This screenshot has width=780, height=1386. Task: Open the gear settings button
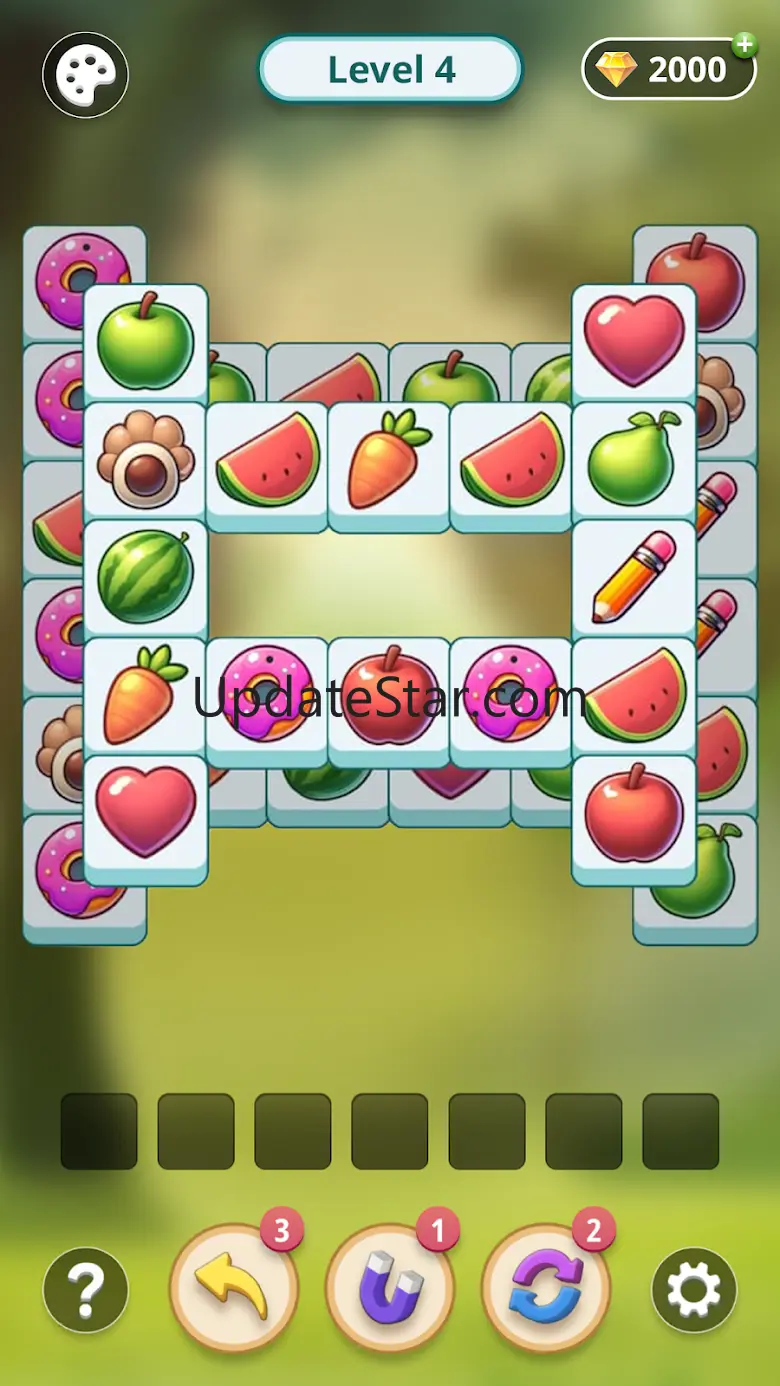point(694,1290)
